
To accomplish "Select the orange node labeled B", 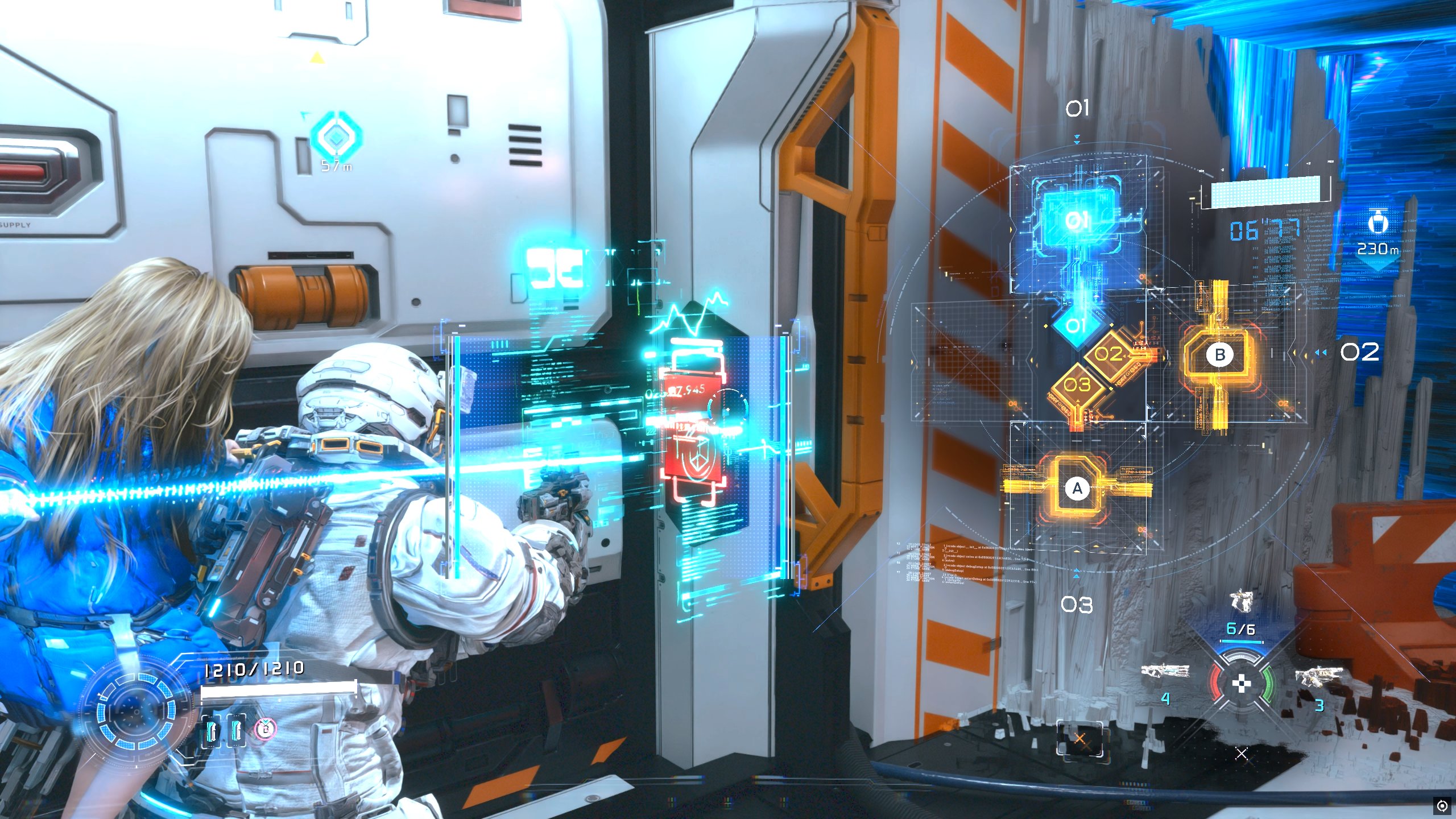I will (x=1219, y=354).
